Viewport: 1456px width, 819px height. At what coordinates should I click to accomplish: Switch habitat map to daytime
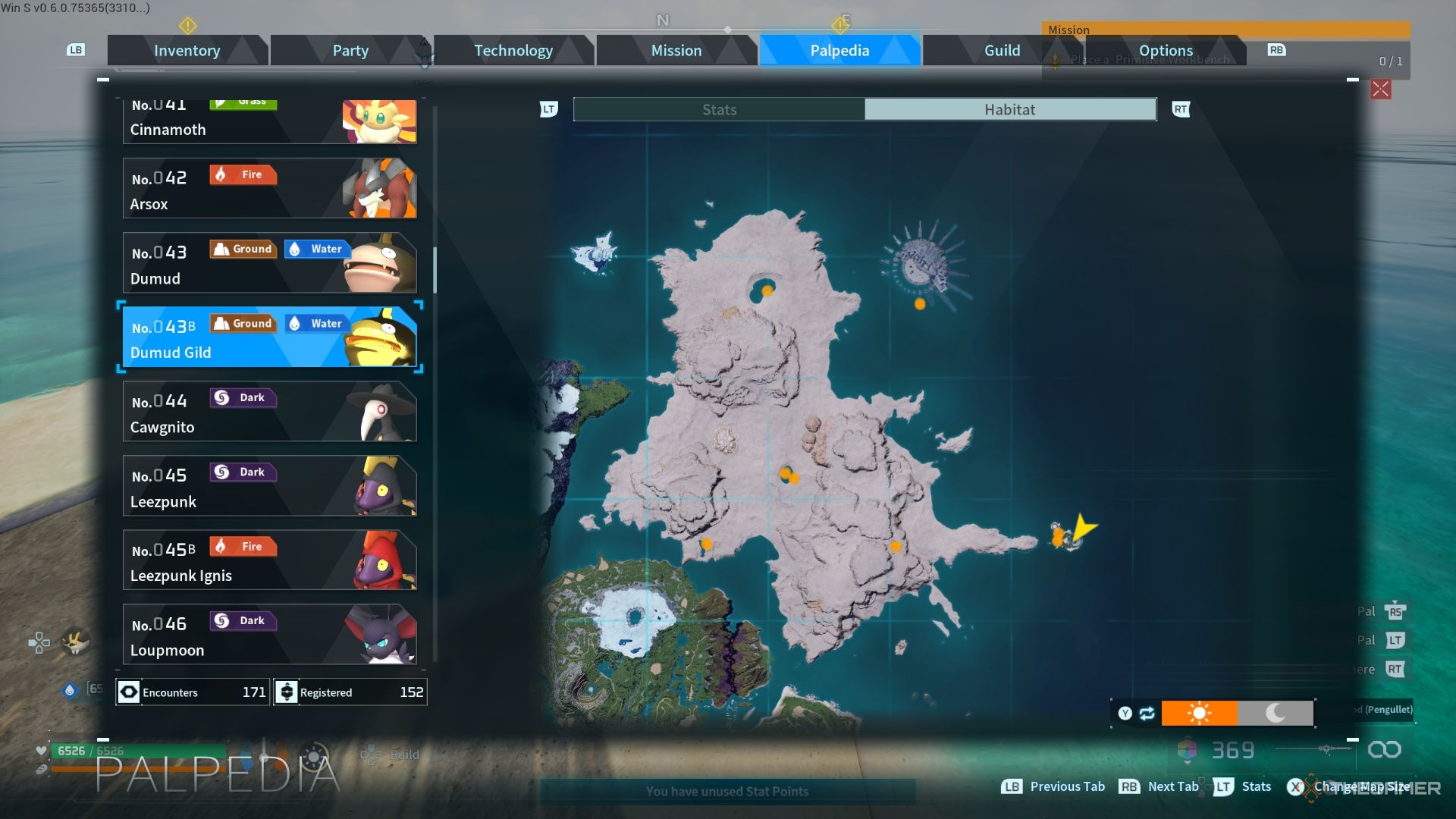[1199, 714]
